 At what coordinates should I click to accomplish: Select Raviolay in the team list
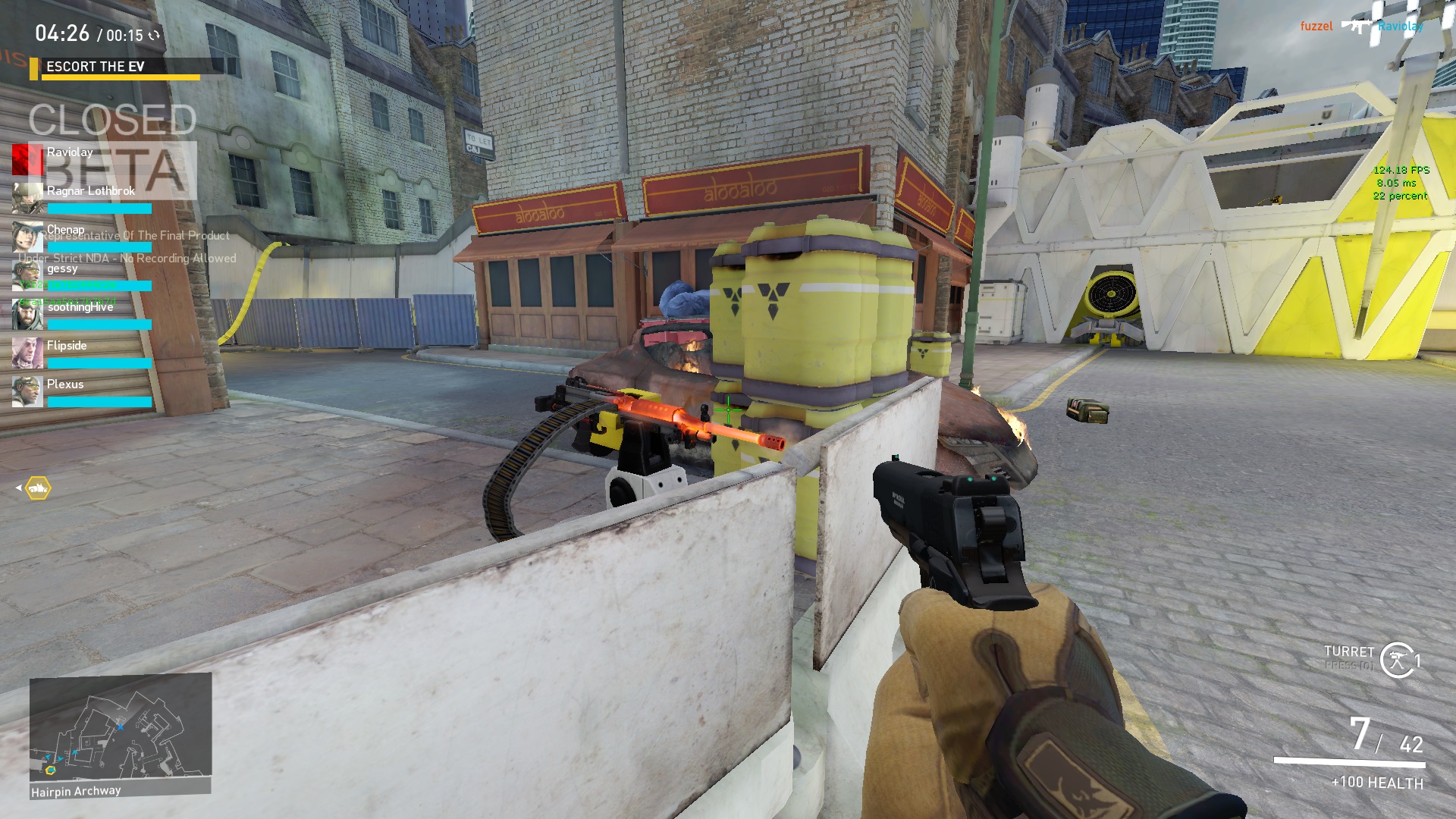70,152
